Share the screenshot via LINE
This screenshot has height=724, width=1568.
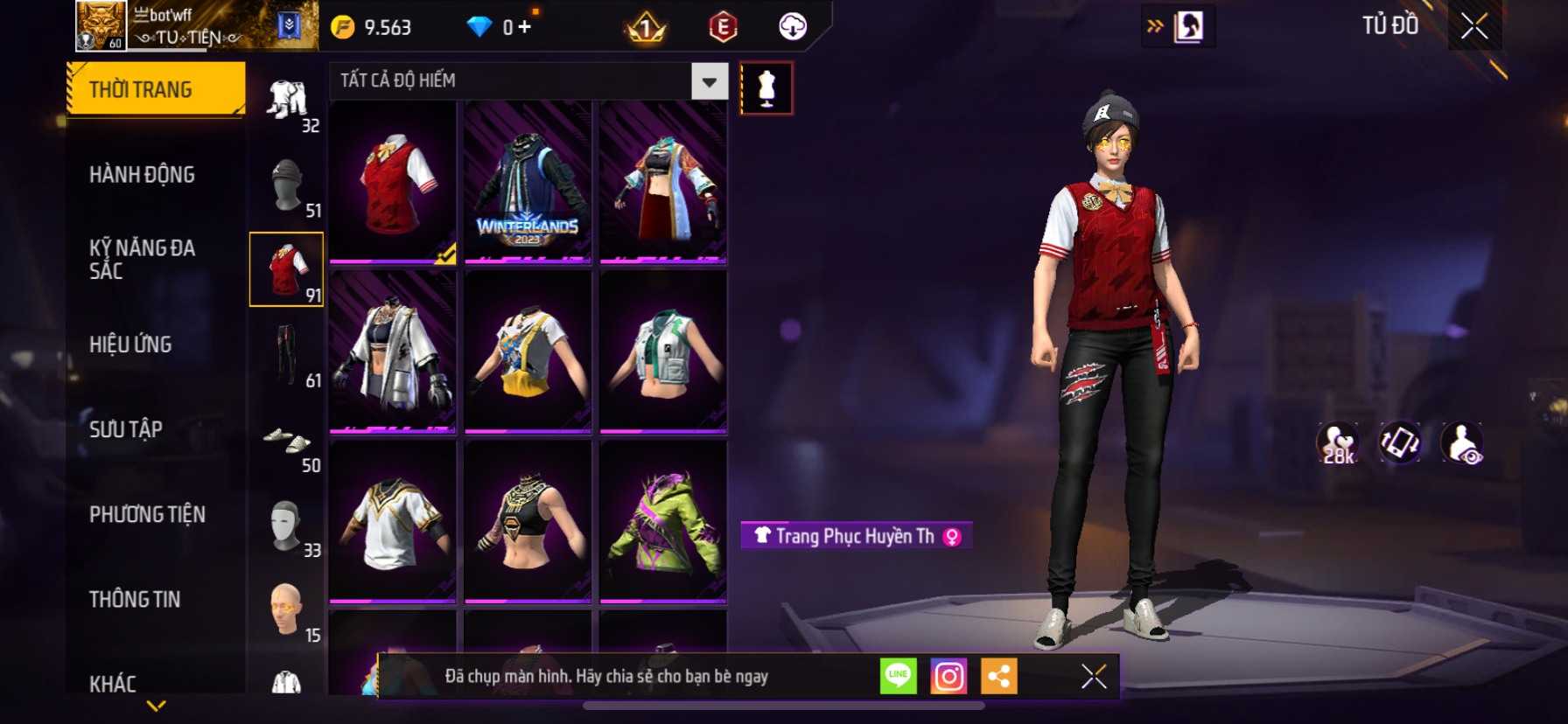(899, 676)
